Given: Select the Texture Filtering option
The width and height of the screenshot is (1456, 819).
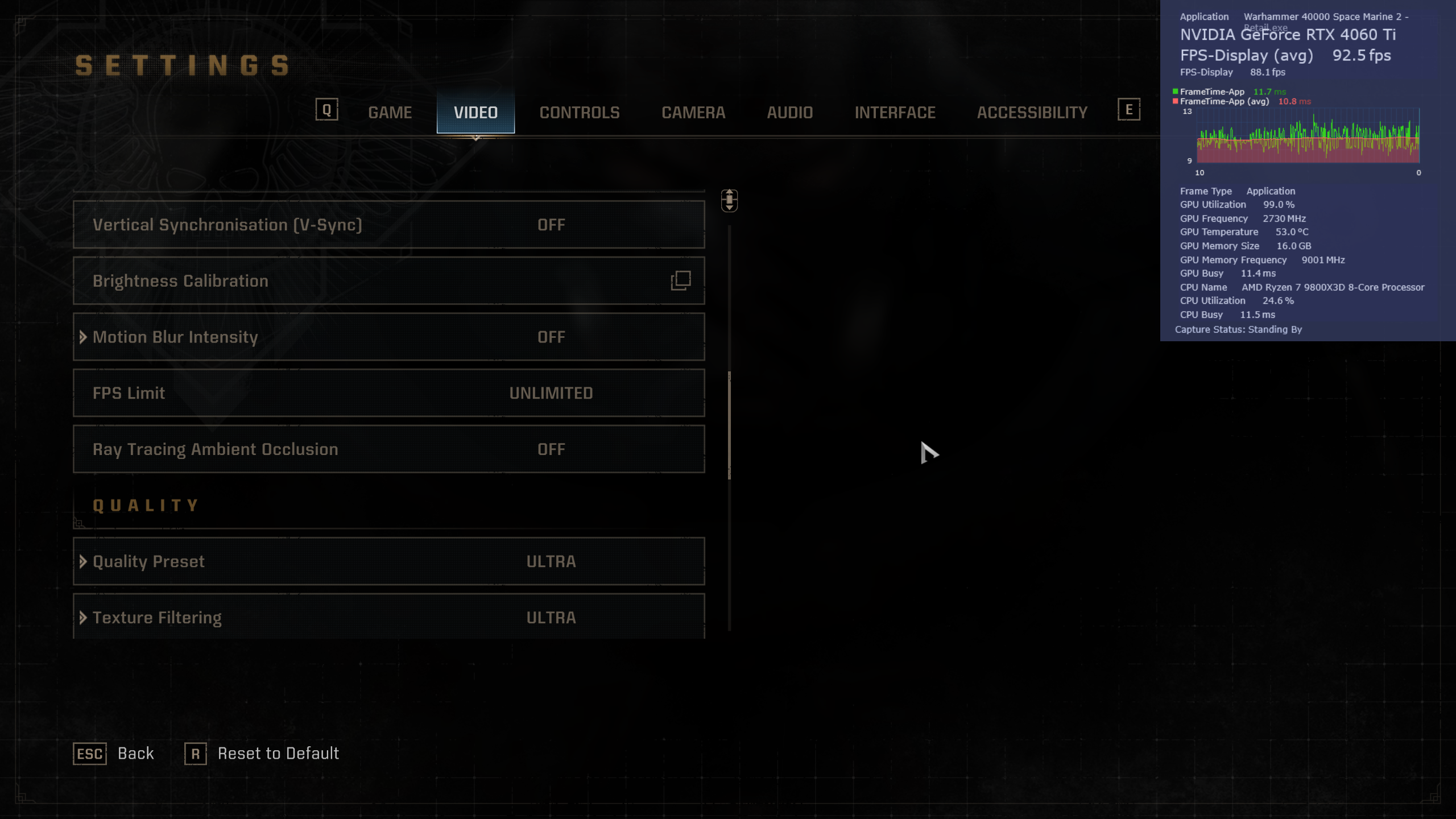Looking at the screenshot, I should point(389,617).
